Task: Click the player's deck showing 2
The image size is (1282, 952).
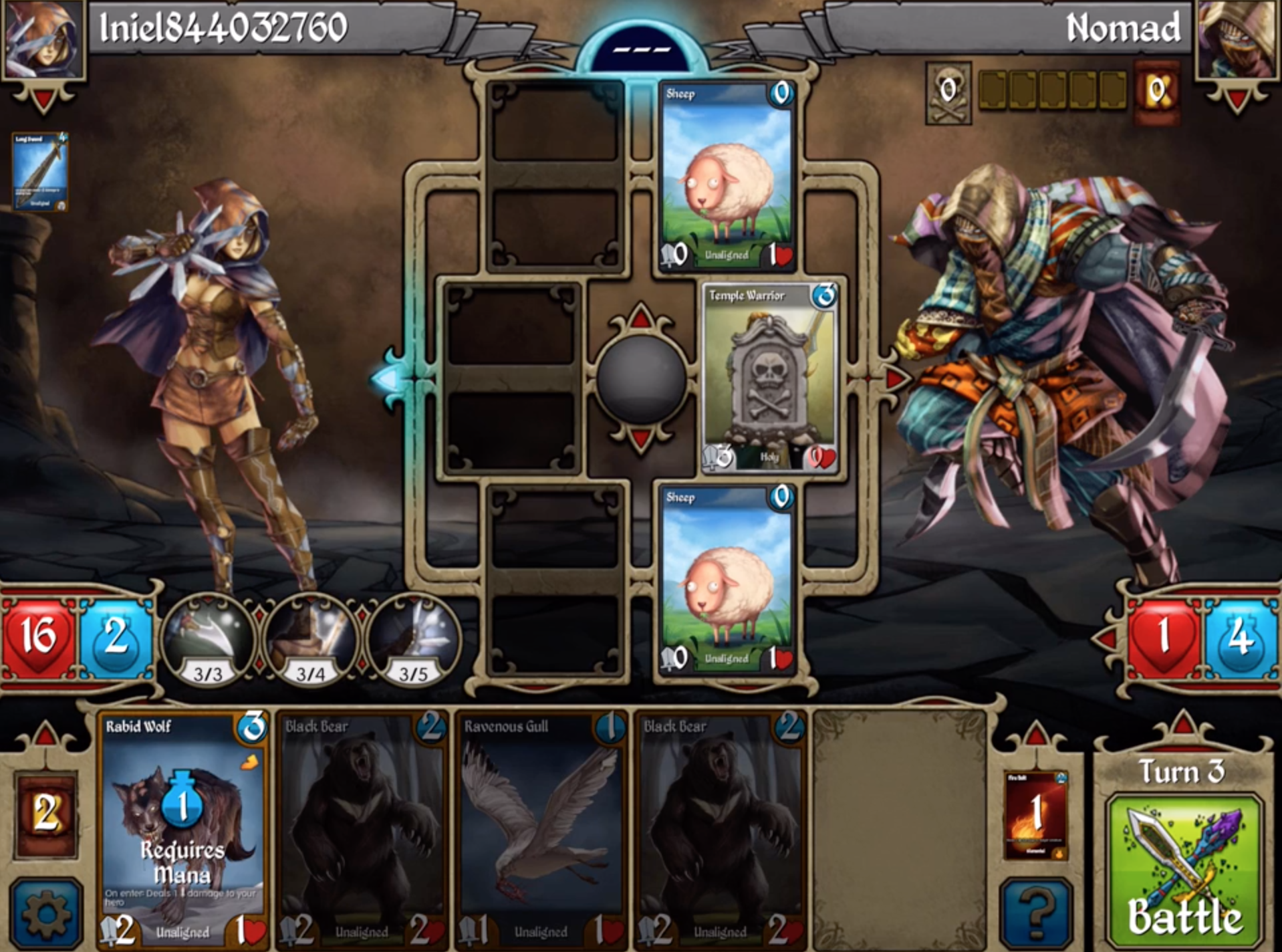Action: point(45,814)
